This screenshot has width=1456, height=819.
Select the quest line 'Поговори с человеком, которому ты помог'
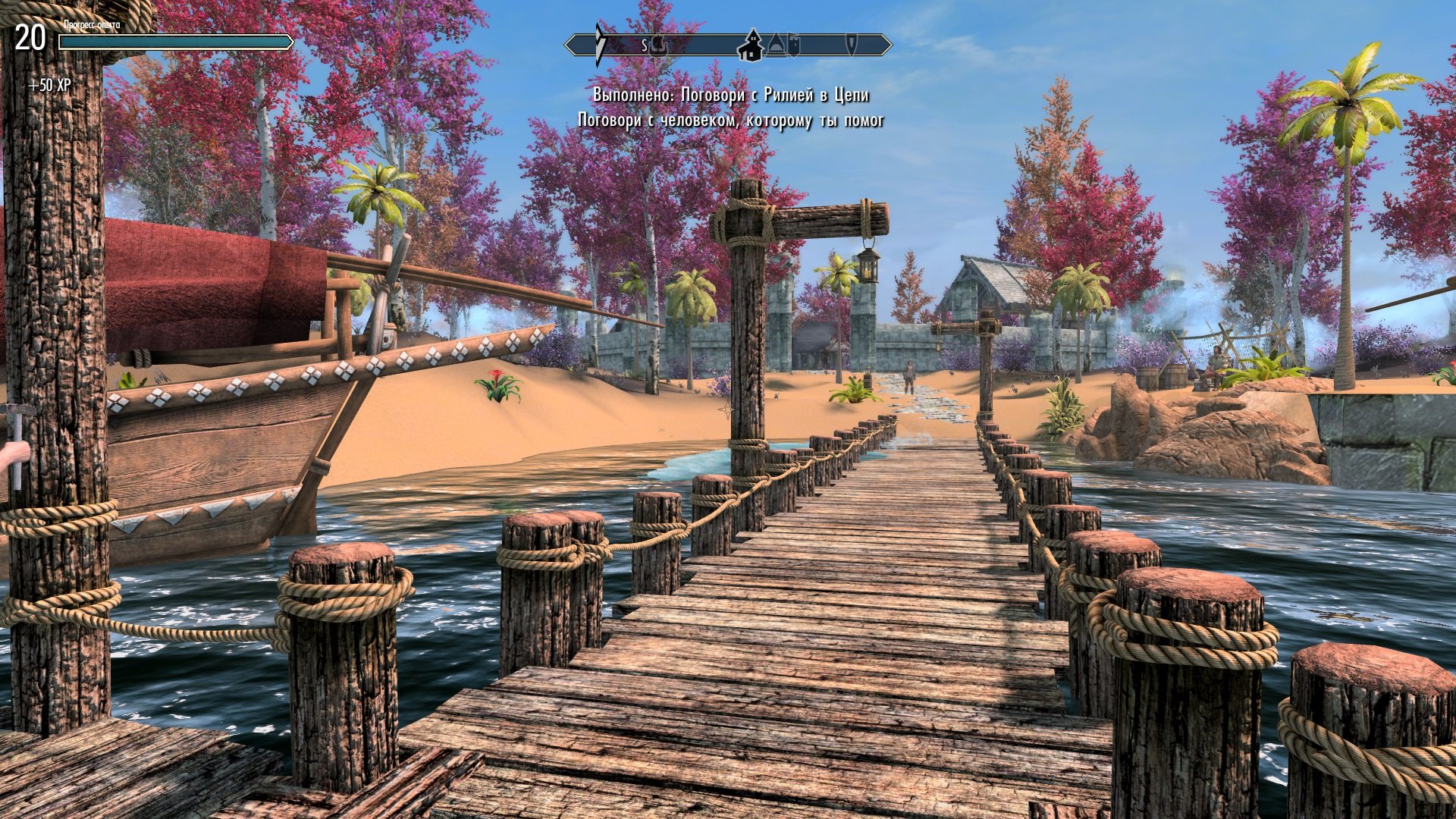pos(733,119)
